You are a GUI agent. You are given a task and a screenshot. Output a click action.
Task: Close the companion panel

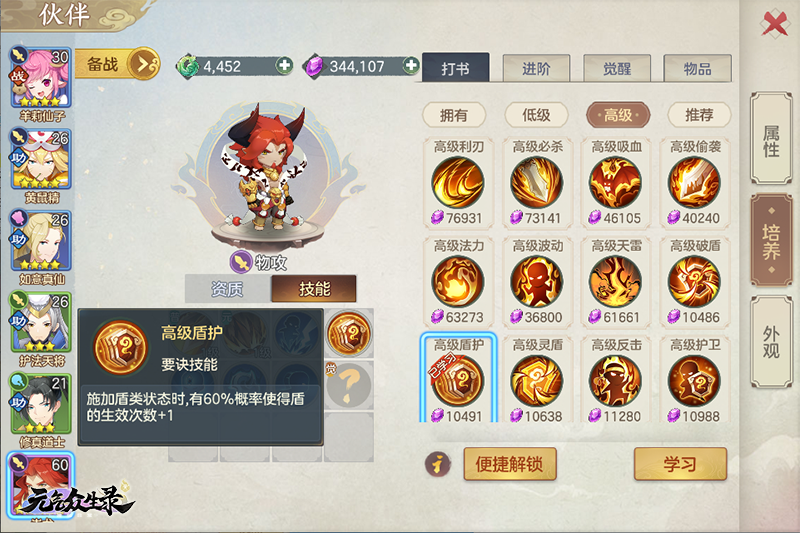tap(774, 22)
